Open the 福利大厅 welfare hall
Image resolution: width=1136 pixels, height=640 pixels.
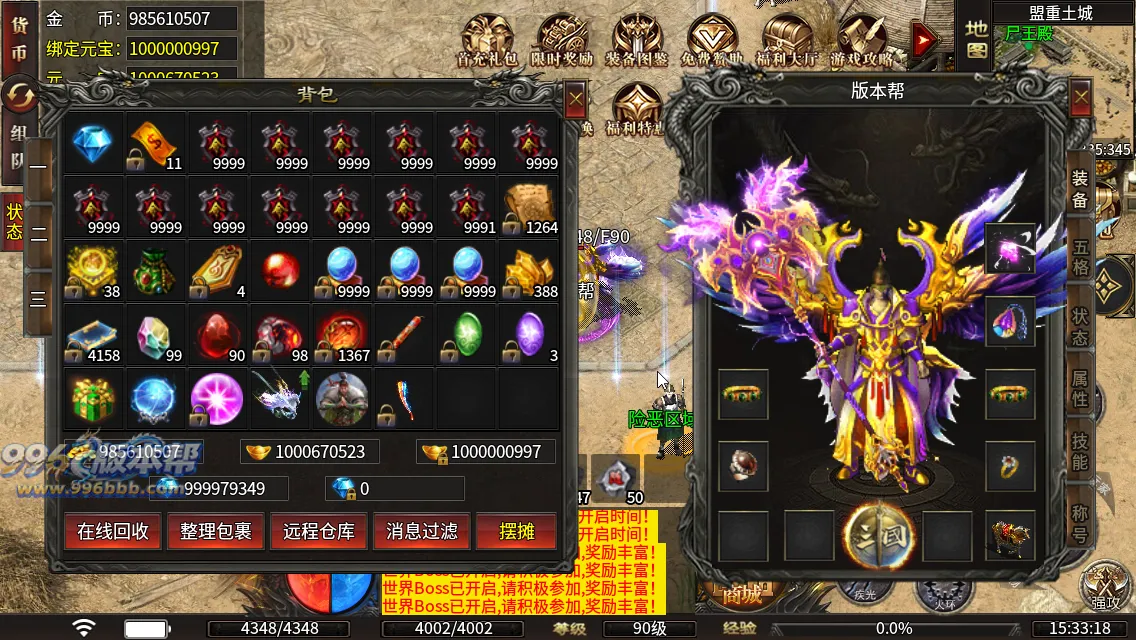[x=786, y=40]
